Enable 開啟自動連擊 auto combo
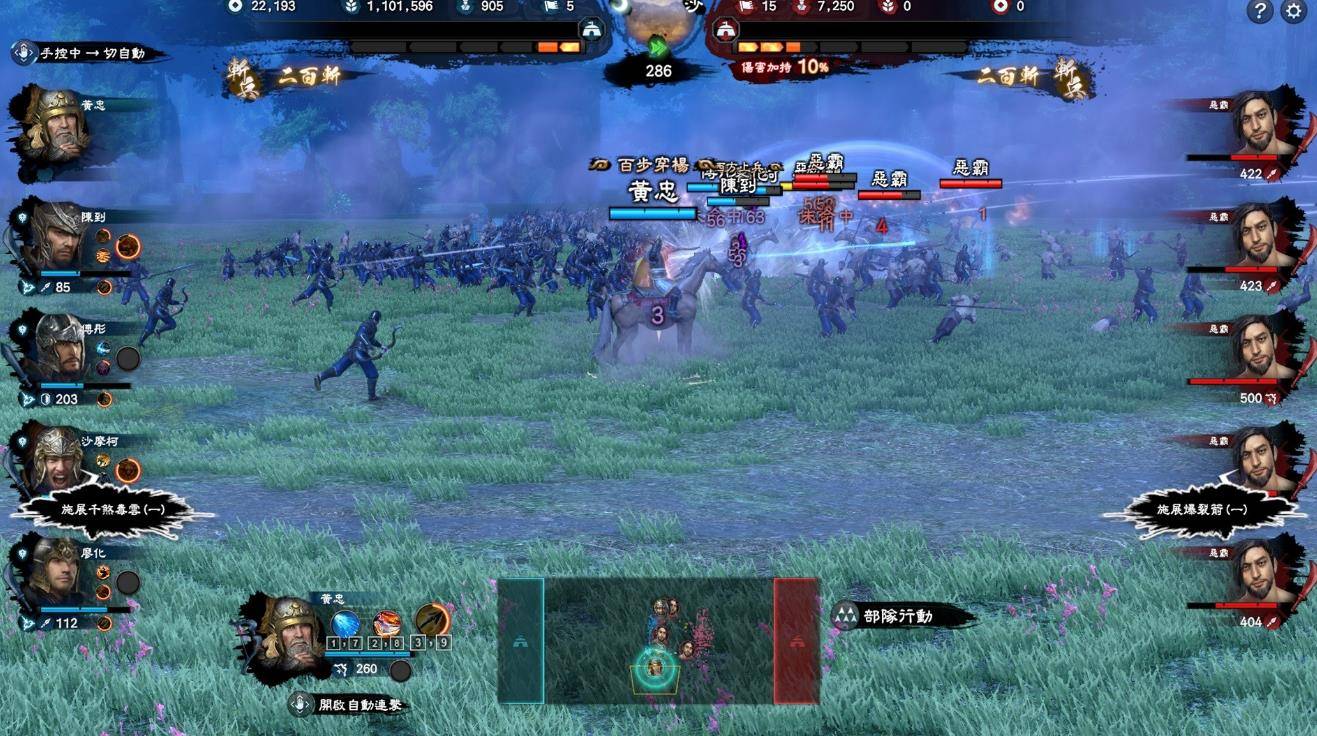The height and width of the screenshot is (736, 1317). click(x=348, y=704)
